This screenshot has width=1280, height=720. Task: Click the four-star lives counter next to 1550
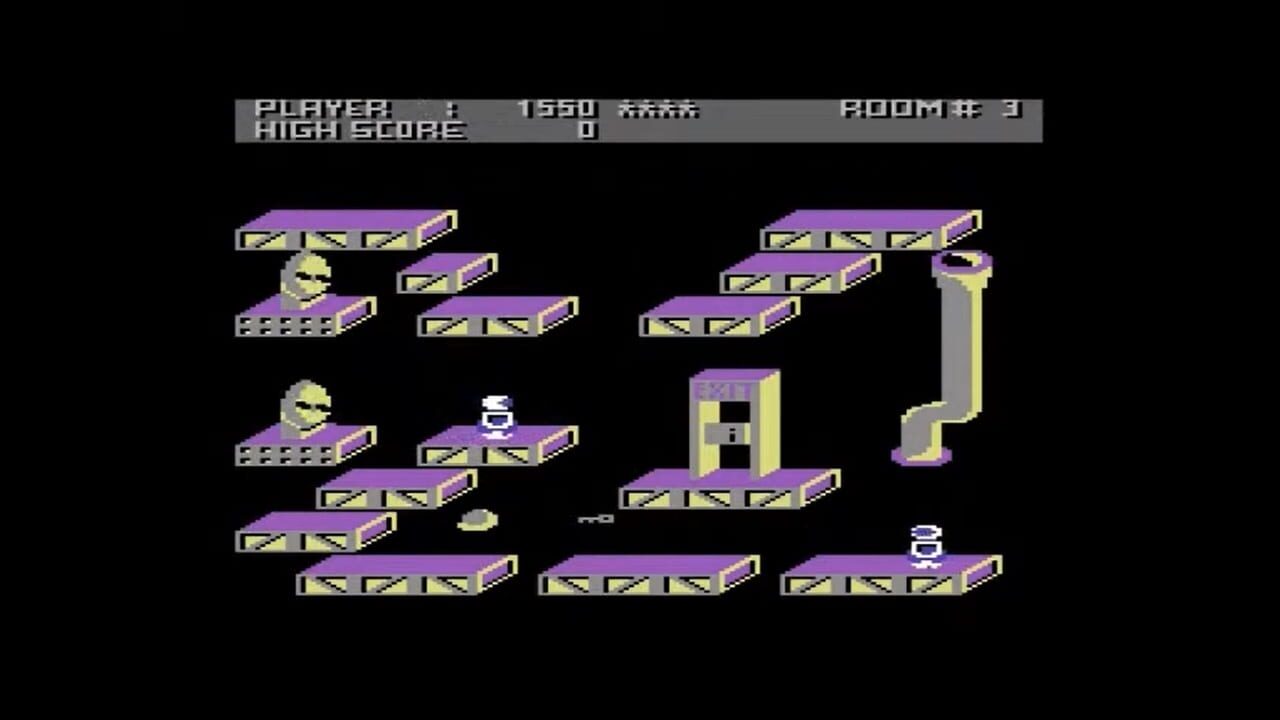pyautogui.click(x=660, y=109)
